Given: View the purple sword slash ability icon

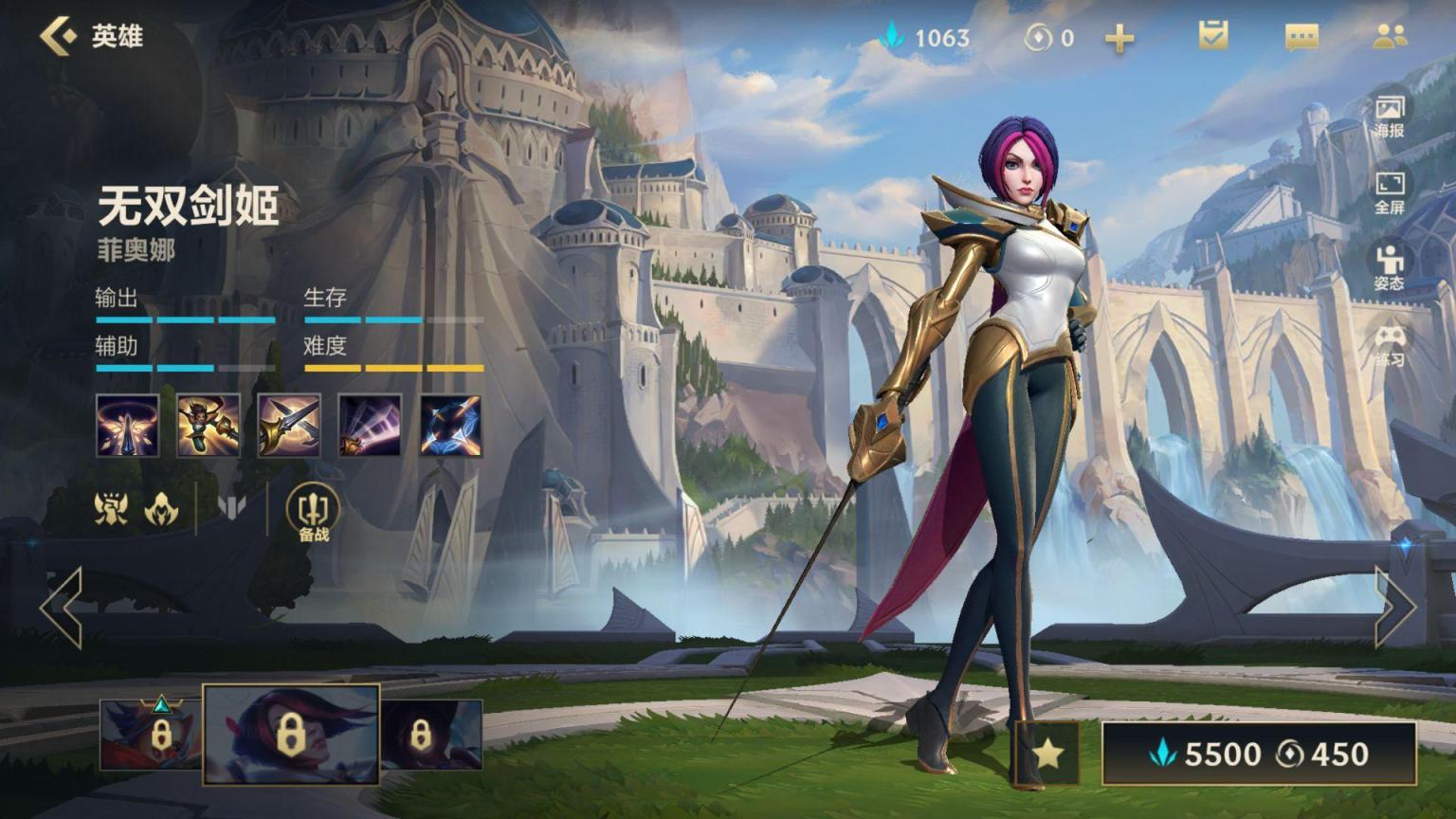Looking at the screenshot, I should click(370, 426).
